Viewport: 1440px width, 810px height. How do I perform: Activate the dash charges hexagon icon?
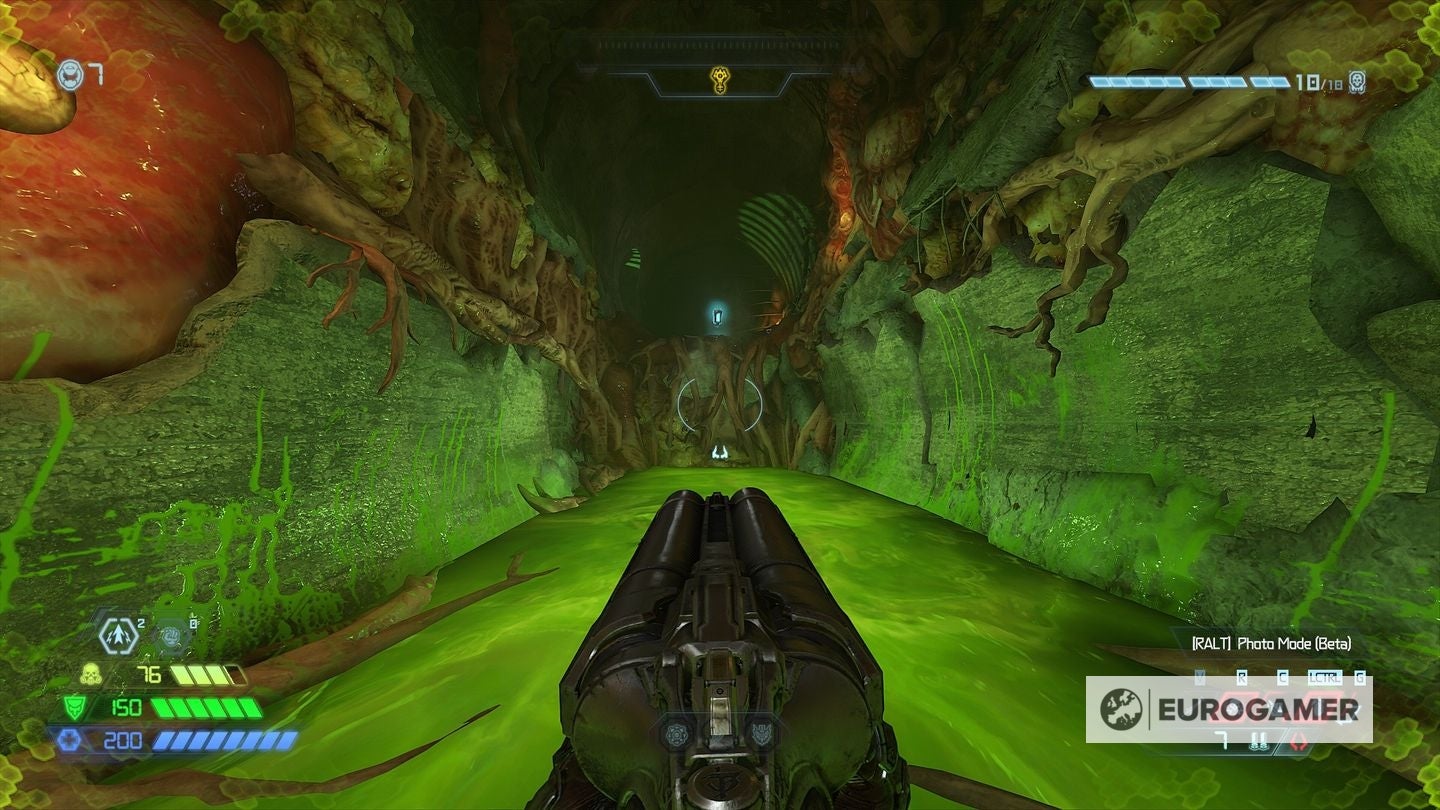click(x=119, y=635)
